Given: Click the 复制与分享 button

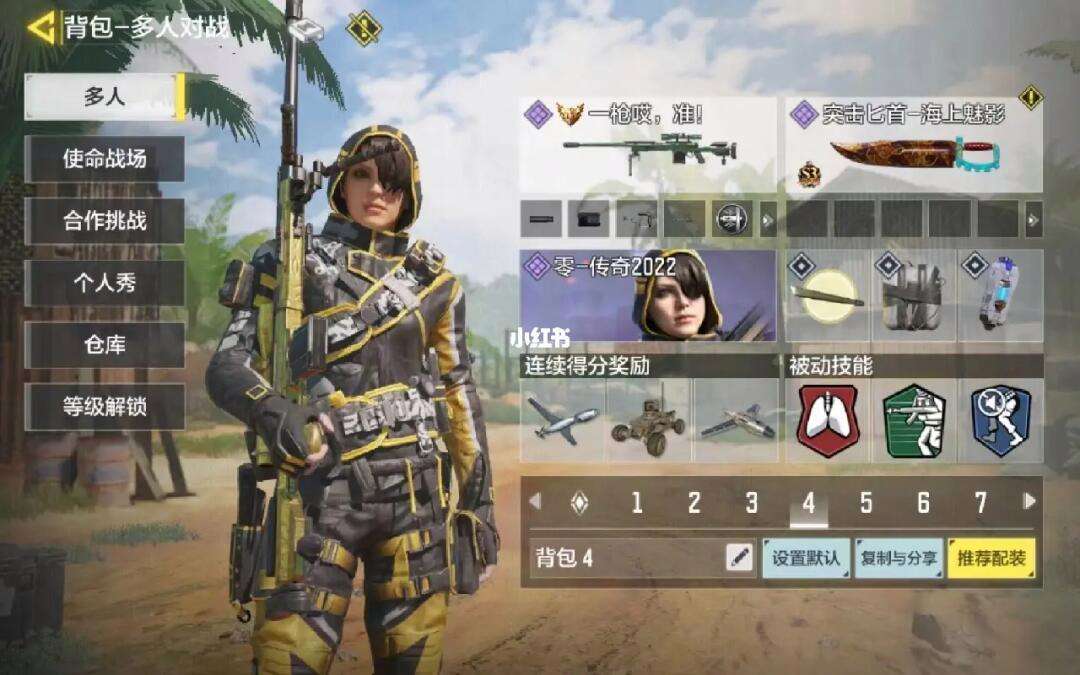Looking at the screenshot, I should tap(898, 558).
